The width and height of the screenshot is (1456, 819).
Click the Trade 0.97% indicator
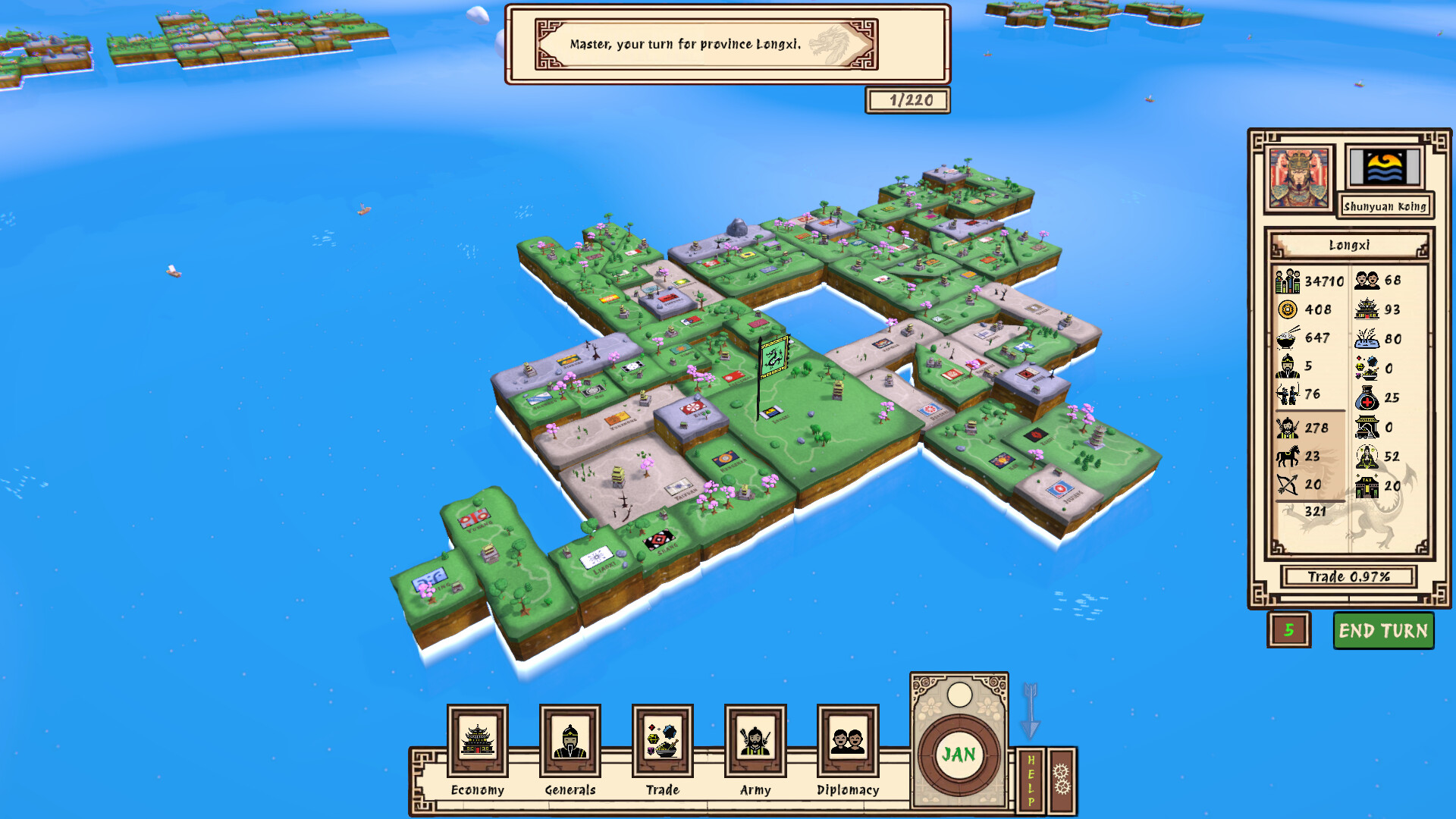click(1351, 576)
